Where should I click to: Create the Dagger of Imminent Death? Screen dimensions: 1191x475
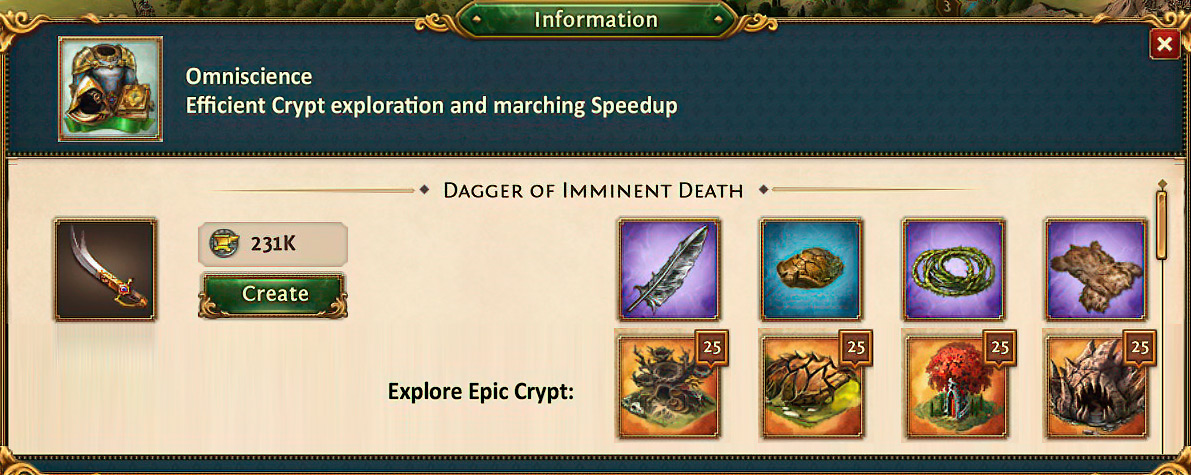click(274, 294)
